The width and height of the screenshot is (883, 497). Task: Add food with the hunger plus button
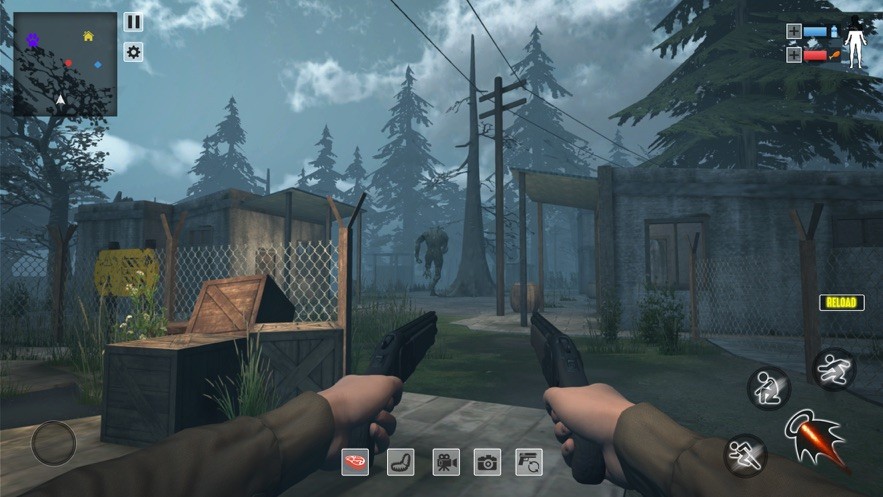[x=794, y=54]
